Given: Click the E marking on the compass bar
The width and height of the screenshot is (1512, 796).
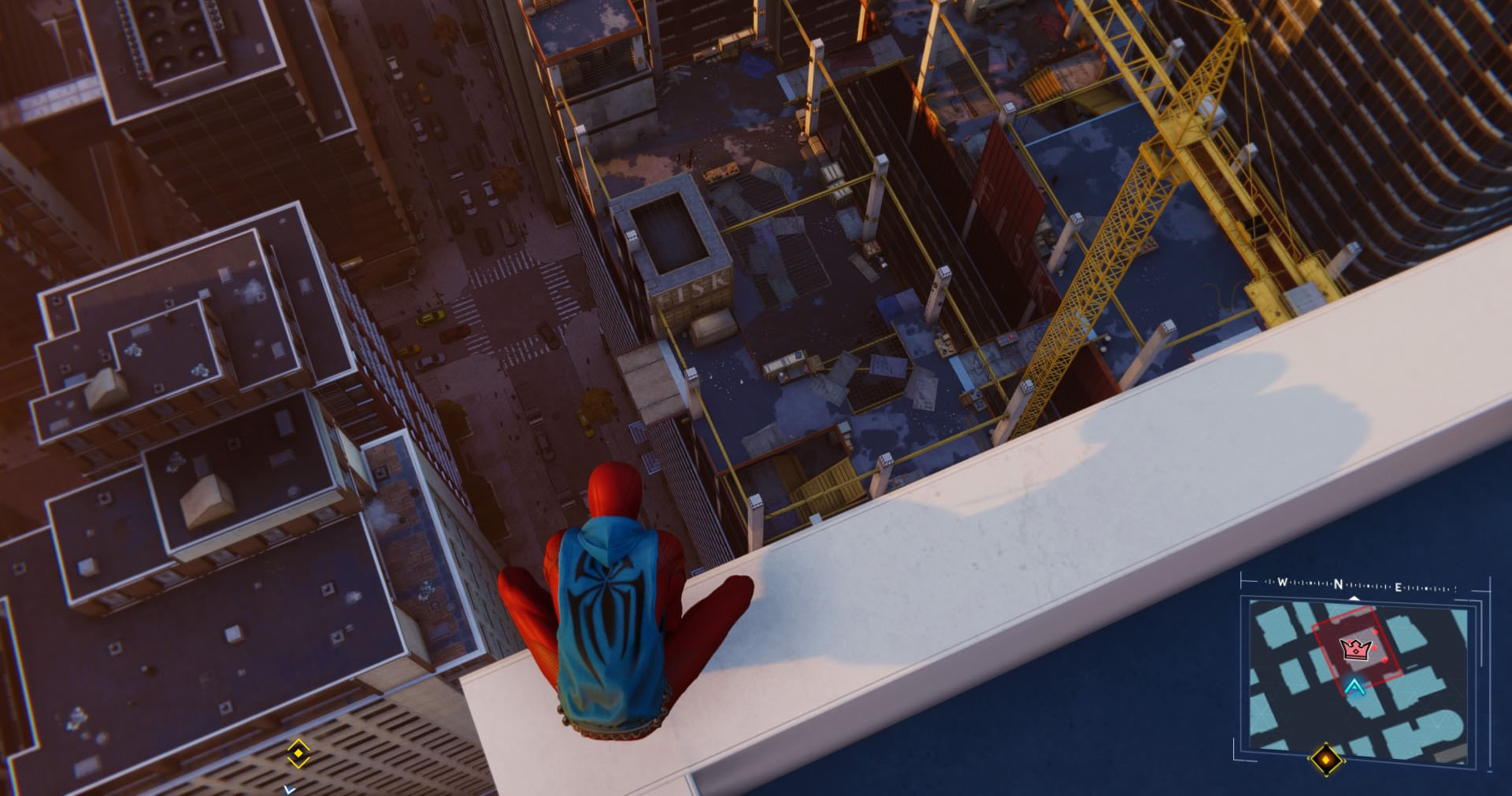Looking at the screenshot, I should (1399, 585).
